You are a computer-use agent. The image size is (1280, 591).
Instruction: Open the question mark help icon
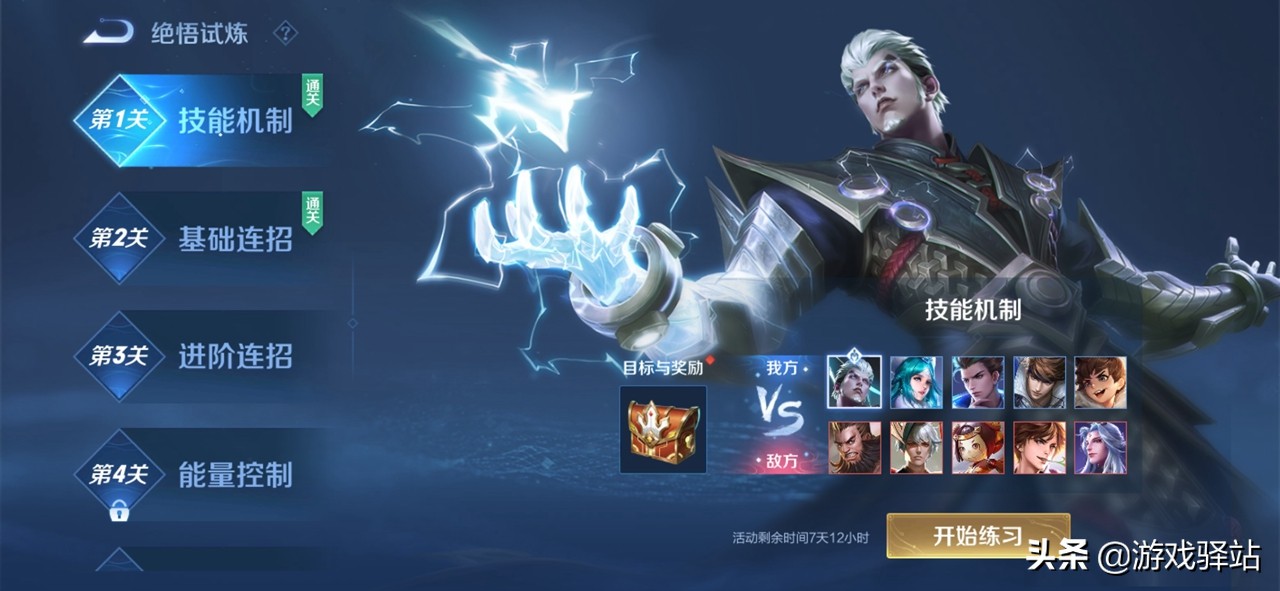tap(285, 33)
